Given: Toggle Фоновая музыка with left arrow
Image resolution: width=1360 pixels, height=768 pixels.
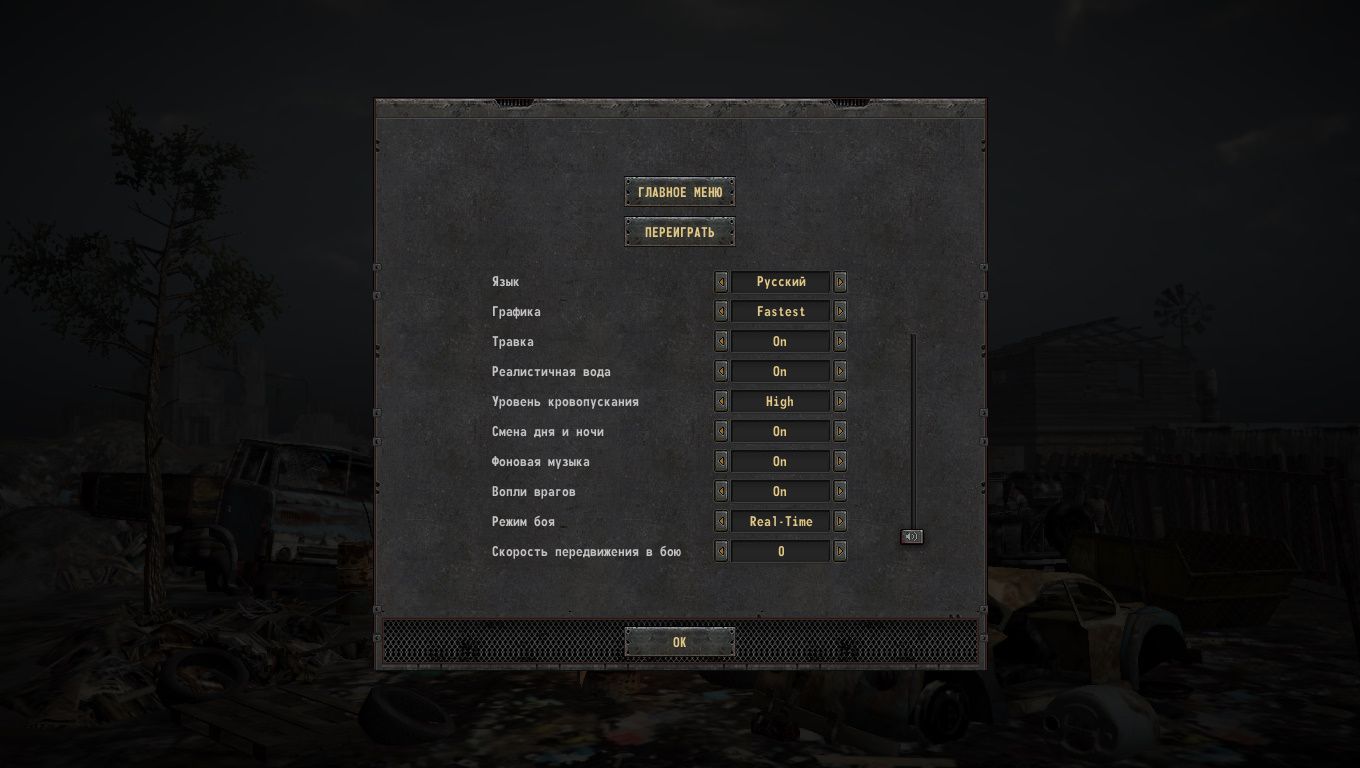Looking at the screenshot, I should point(721,462).
